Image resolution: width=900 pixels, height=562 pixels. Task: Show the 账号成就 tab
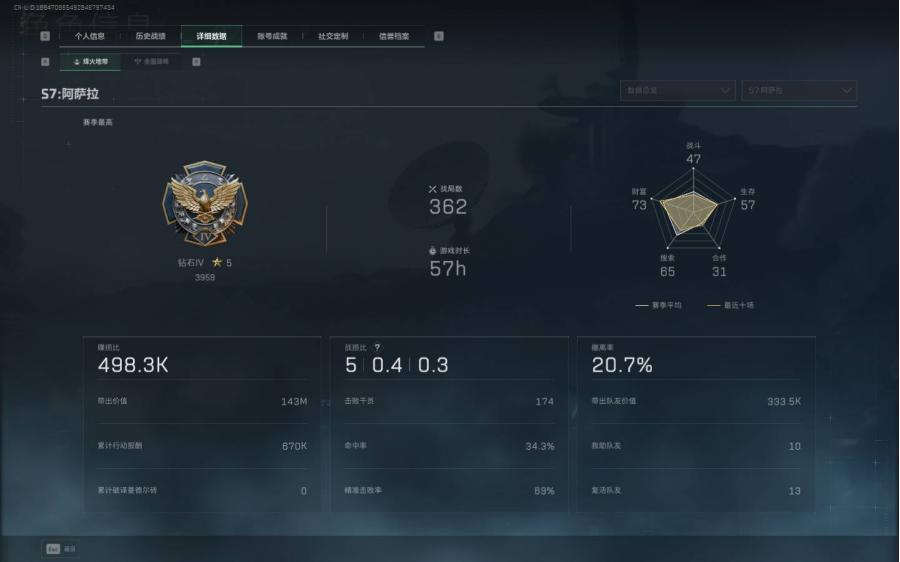[x=272, y=36]
